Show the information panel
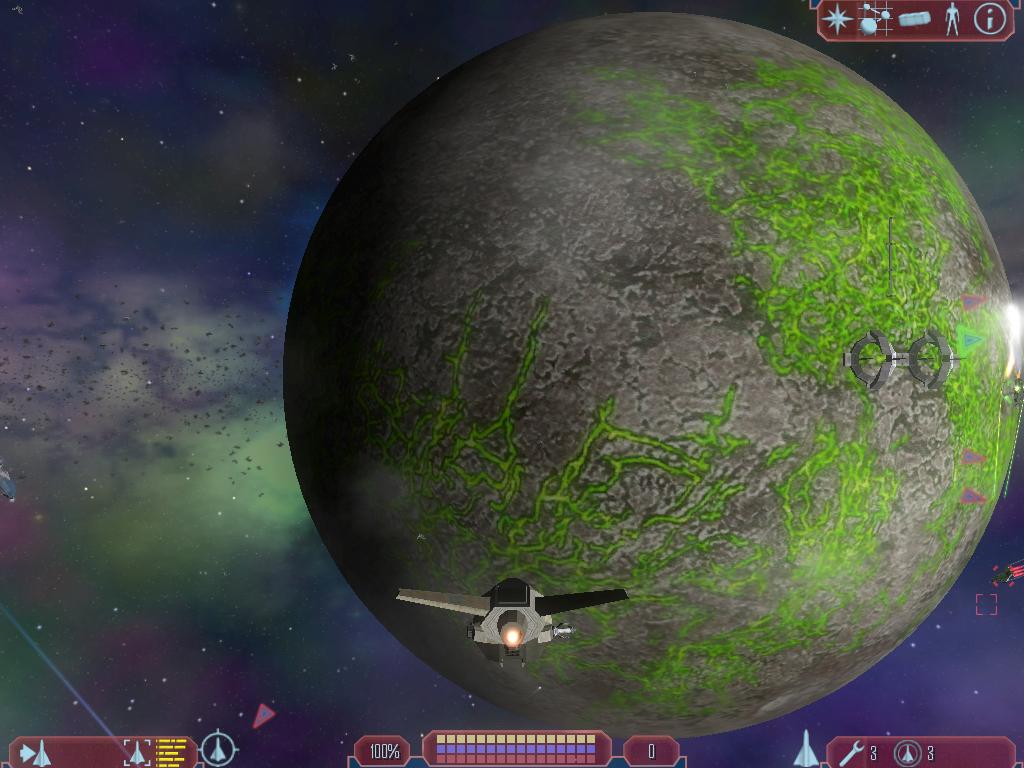The height and width of the screenshot is (768, 1024). coord(989,19)
